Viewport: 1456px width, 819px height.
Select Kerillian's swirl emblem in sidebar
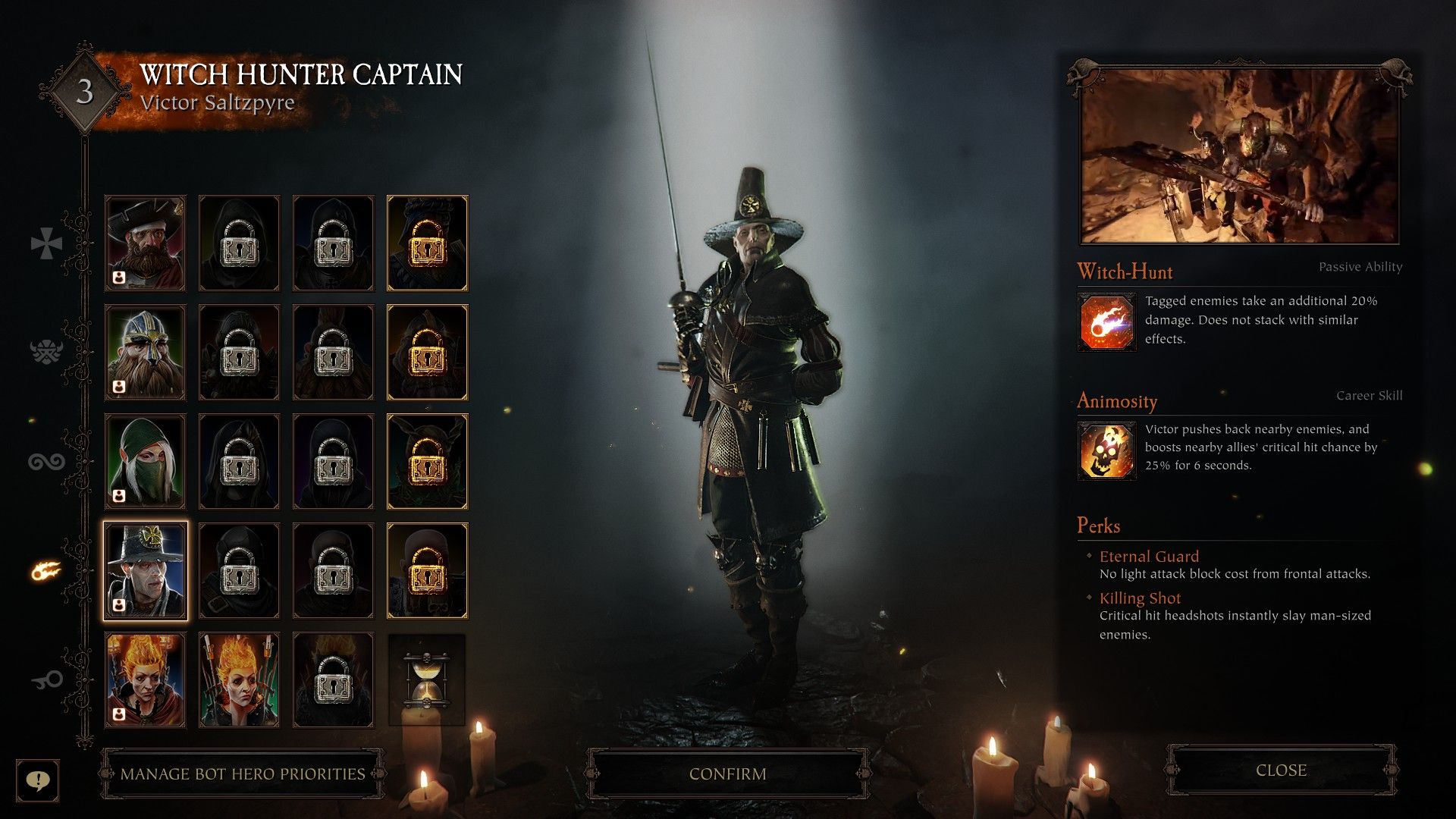[x=47, y=463]
